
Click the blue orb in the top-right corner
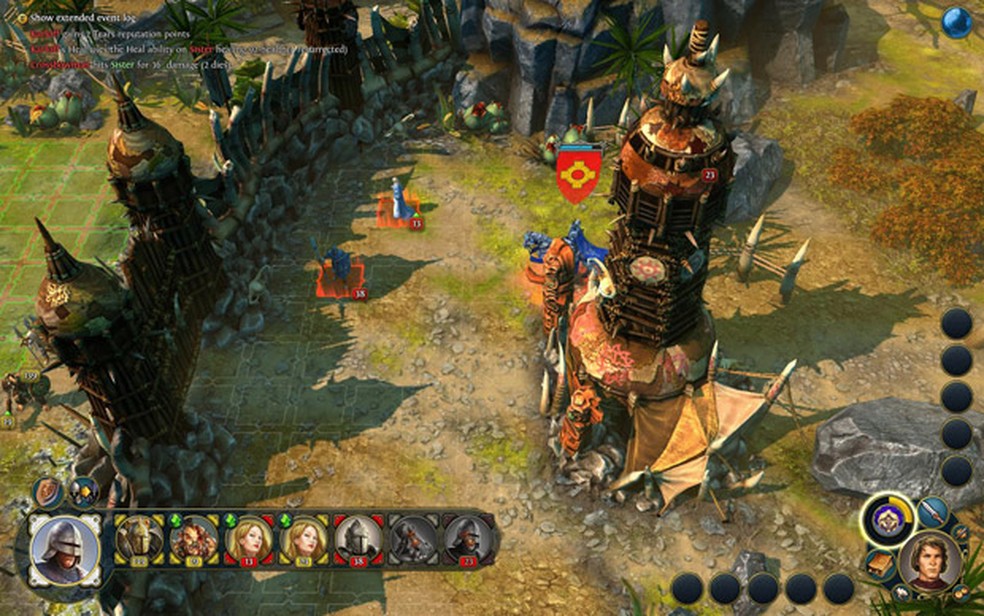(x=957, y=22)
